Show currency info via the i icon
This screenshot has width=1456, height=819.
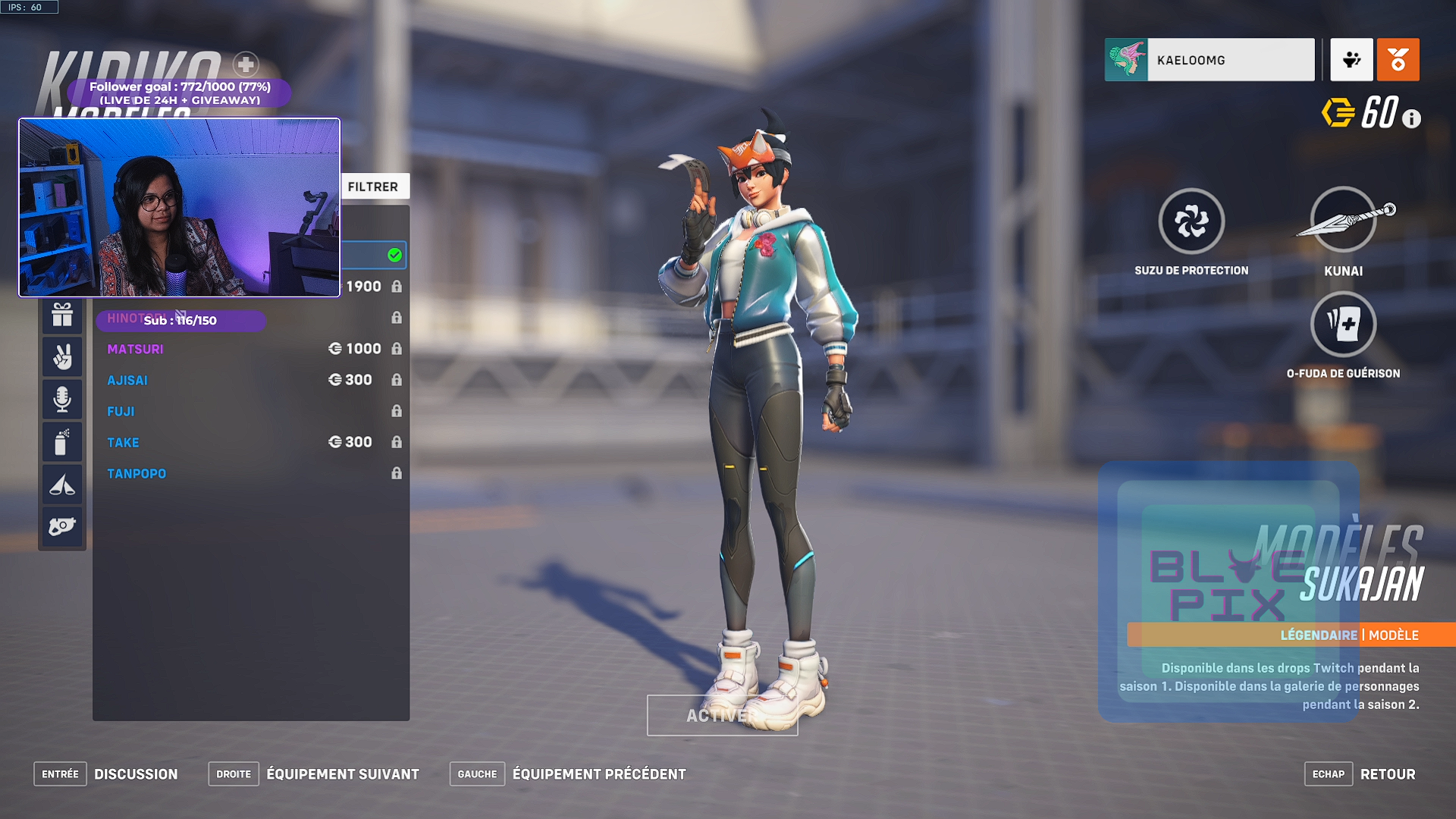[1411, 119]
